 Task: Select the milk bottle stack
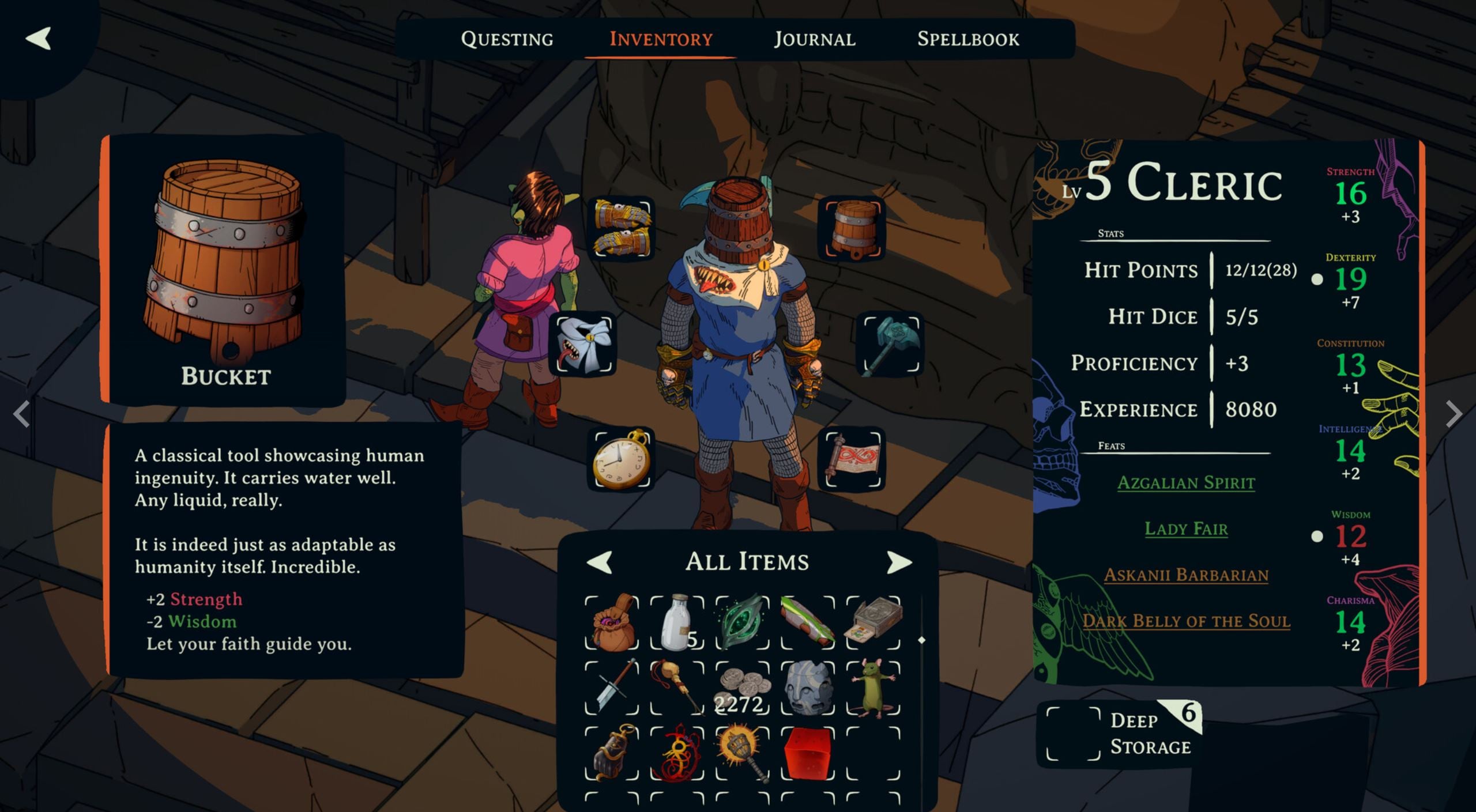click(677, 623)
